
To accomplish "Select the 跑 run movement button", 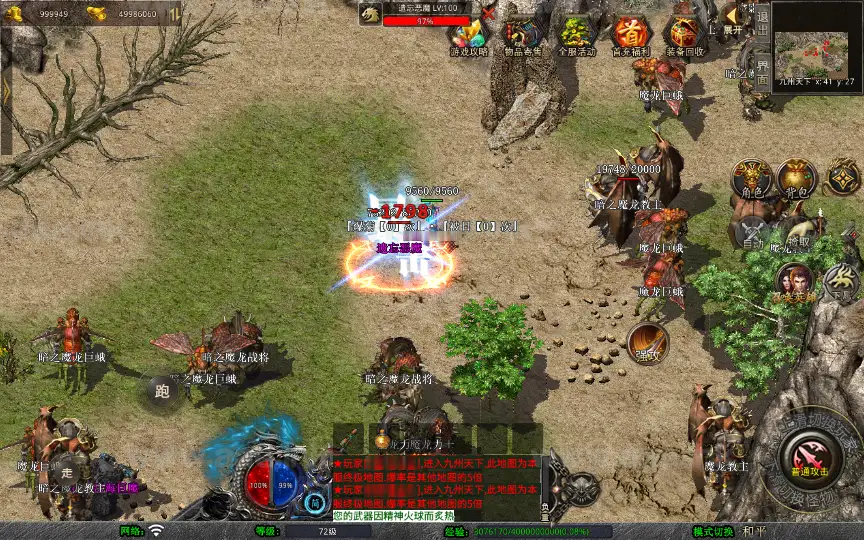I will pos(162,391).
